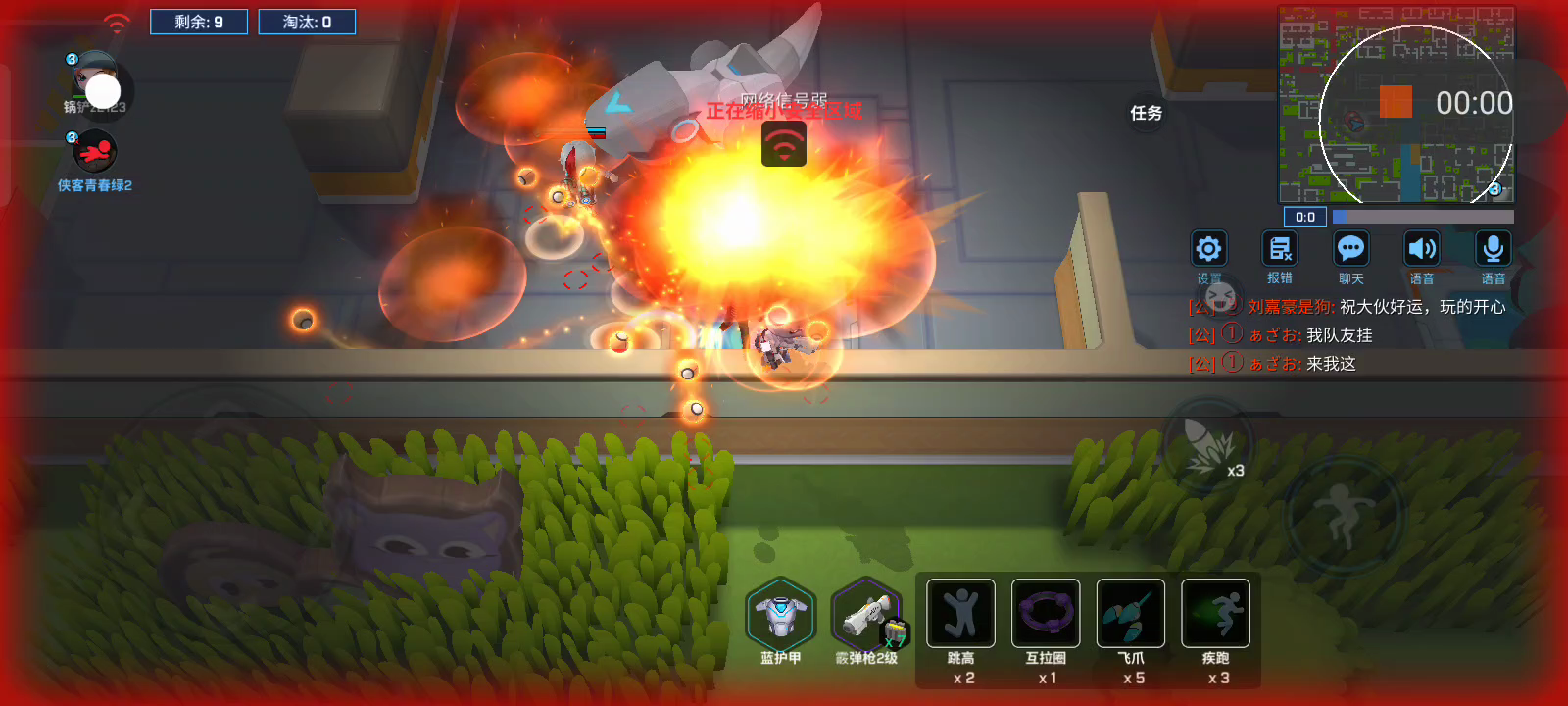Tap the jumping figure action button

[1344, 512]
